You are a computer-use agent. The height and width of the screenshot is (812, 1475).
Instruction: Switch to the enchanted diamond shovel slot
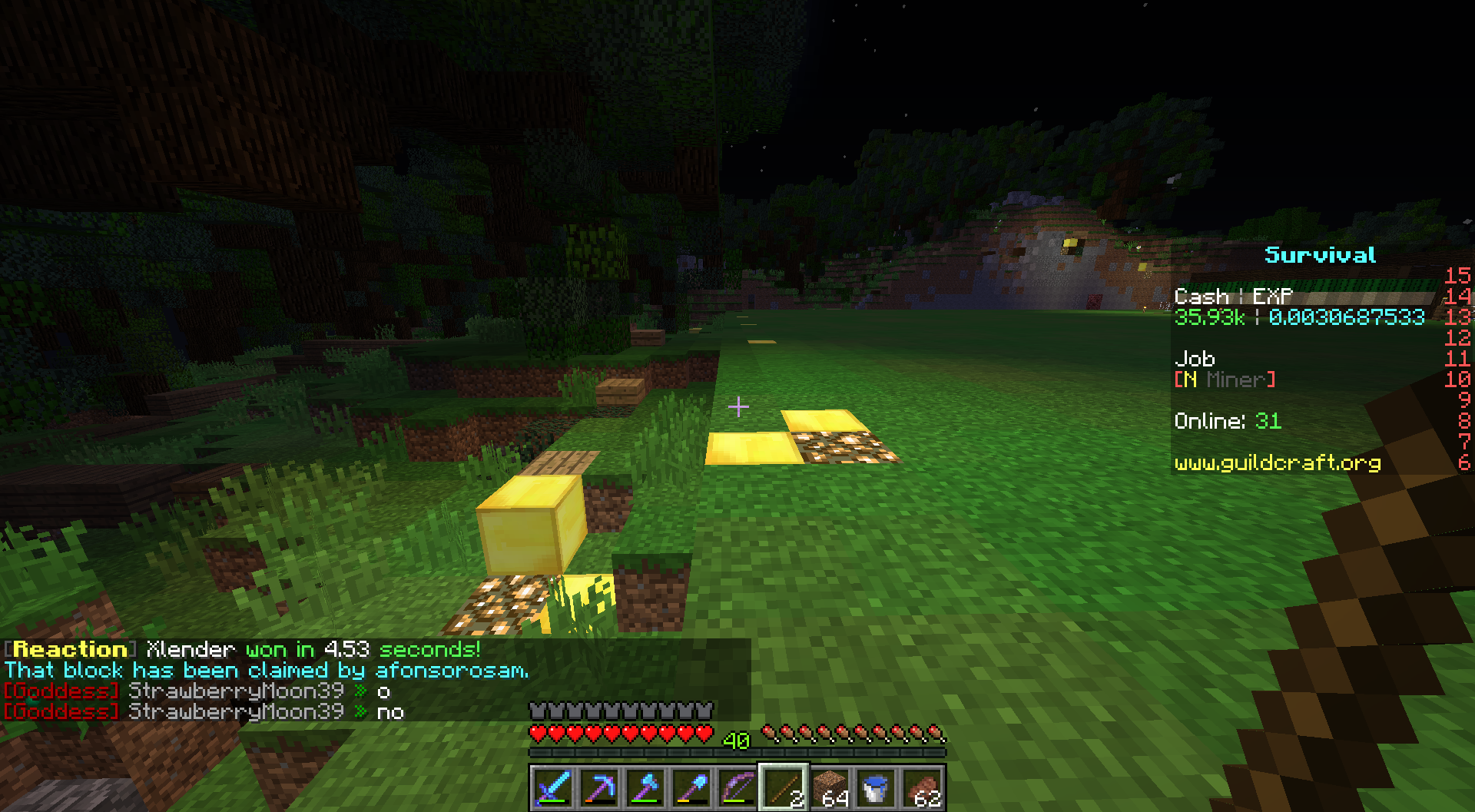[691, 788]
